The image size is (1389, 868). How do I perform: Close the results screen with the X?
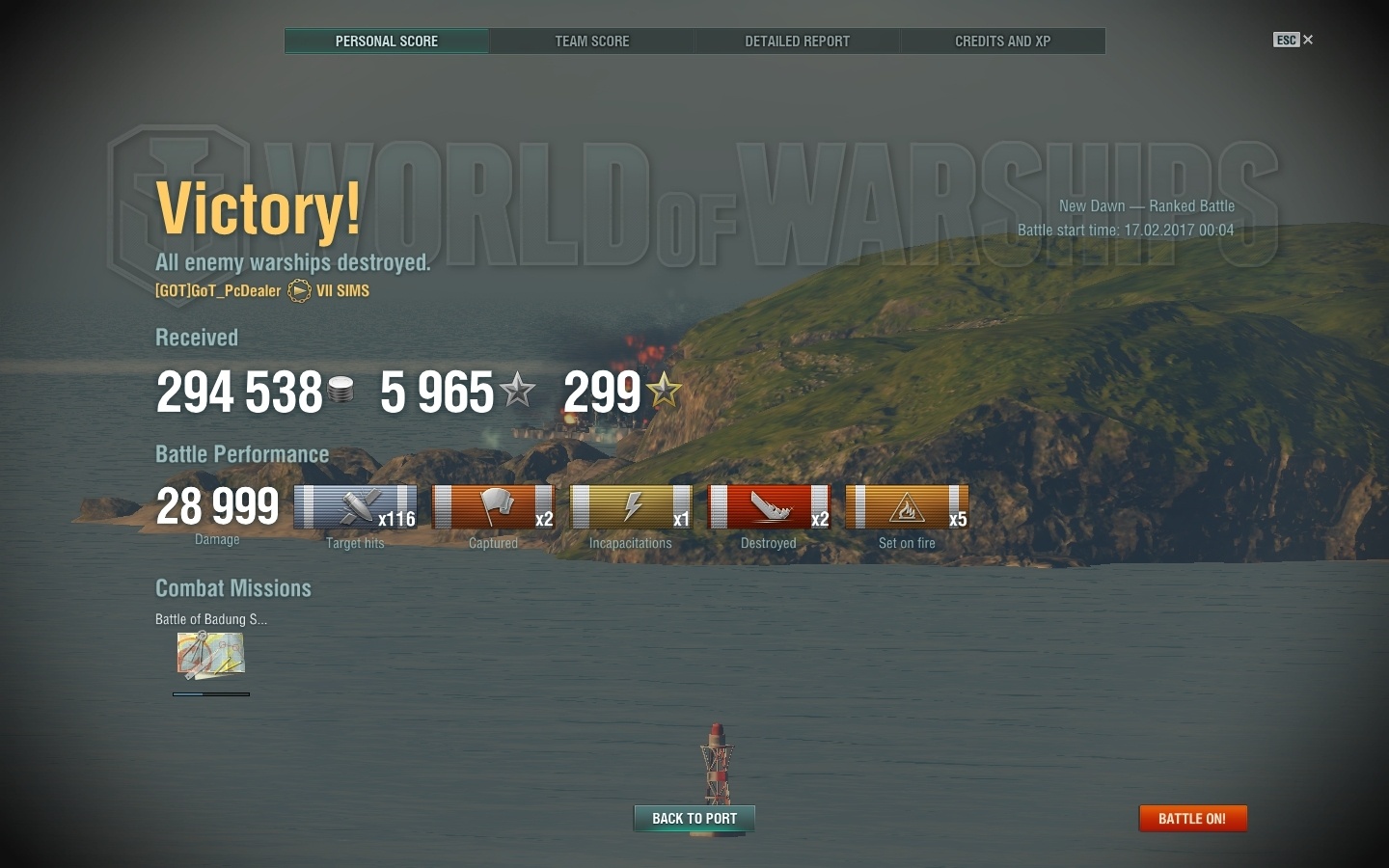pyautogui.click(x=1308, y=40)
